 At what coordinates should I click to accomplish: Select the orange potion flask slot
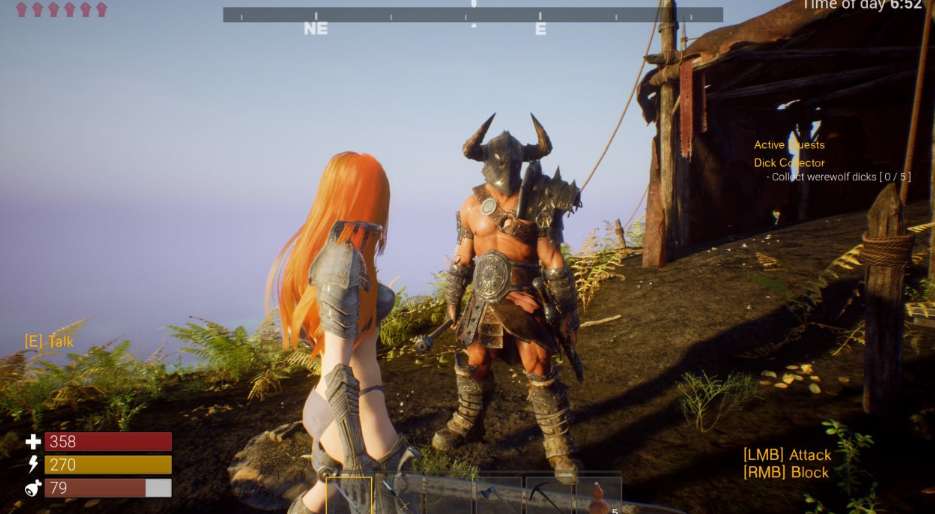point(597,495)
